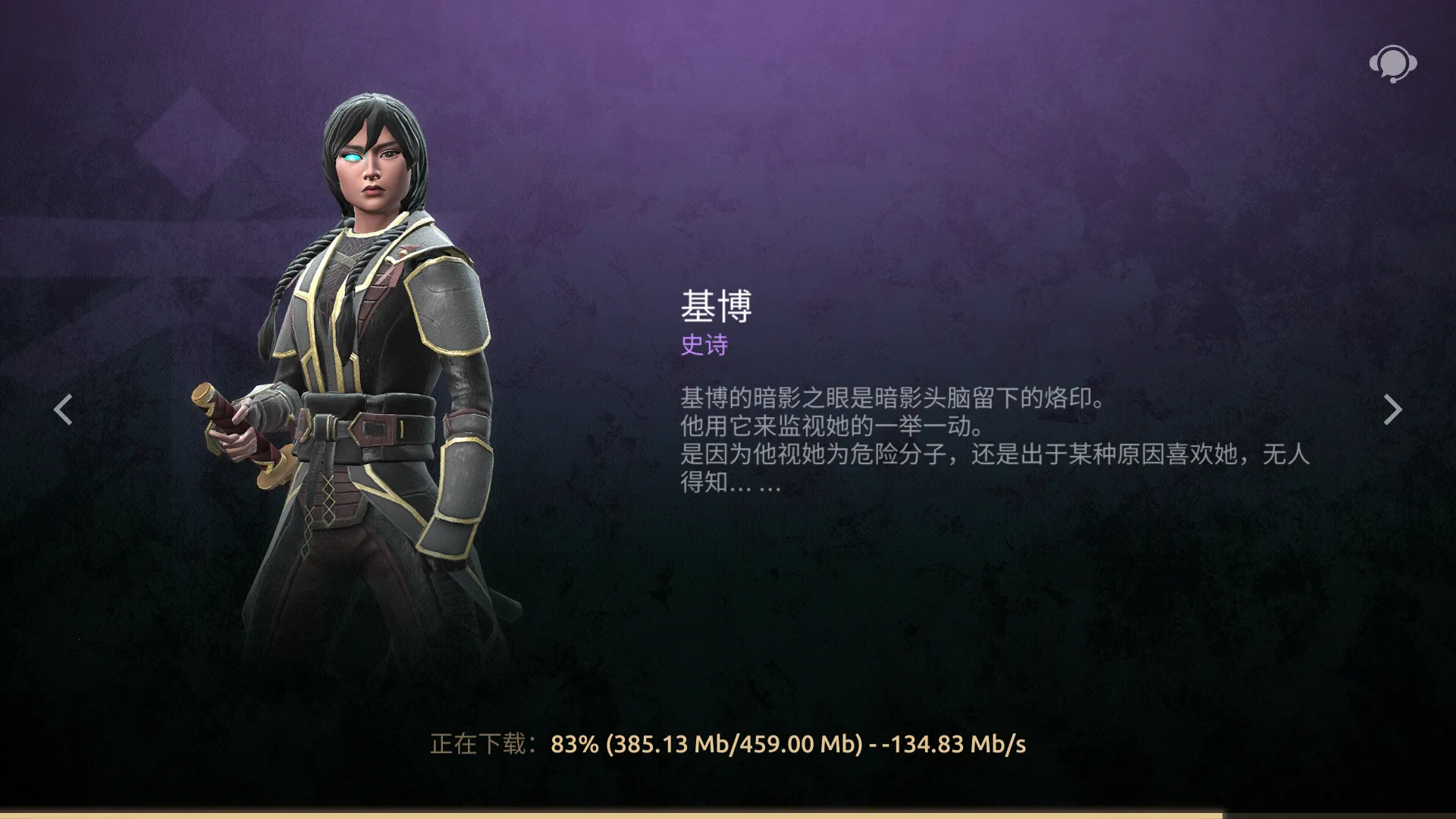Image resolution: width=1456 pixels, height=819 pixels.
Task: Open the customer support chat icon
Action: coord(1392,64)
